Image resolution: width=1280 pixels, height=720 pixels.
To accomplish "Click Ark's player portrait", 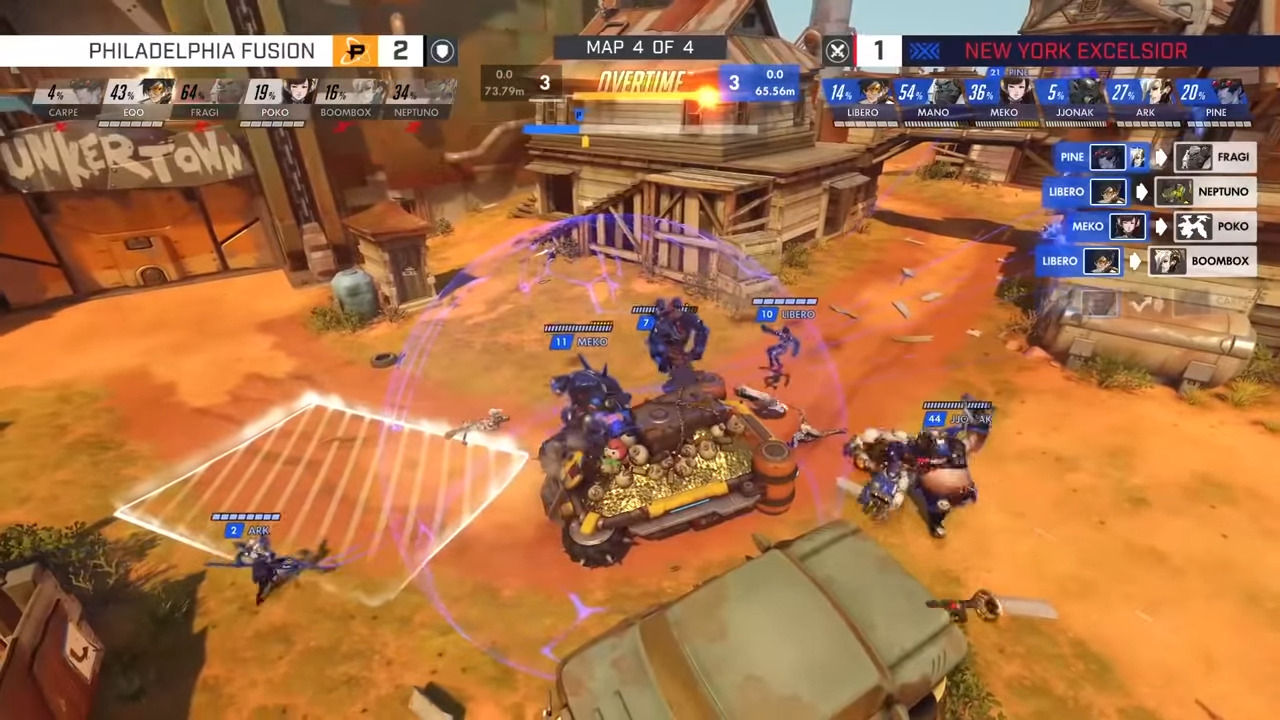I will click(1157, 92).
